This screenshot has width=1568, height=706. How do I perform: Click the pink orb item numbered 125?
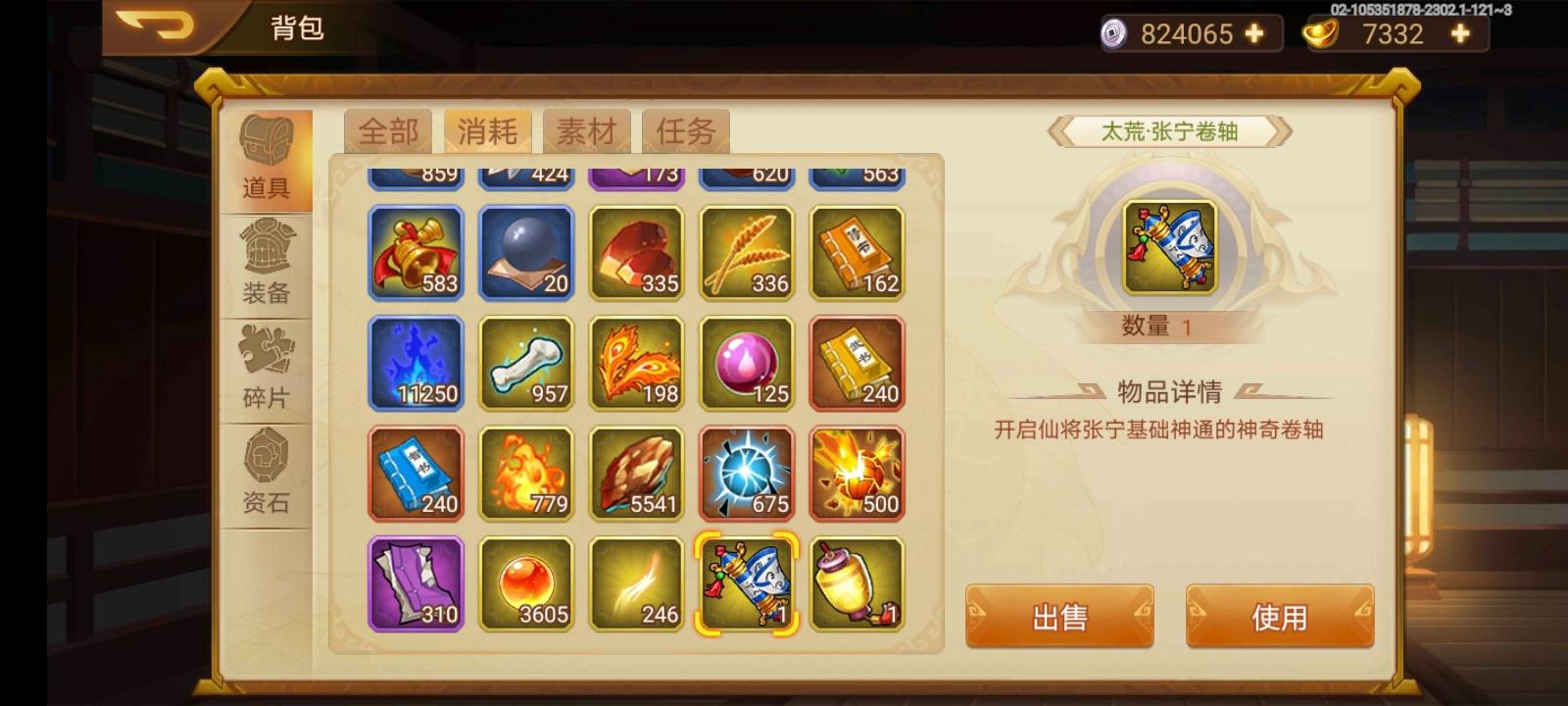(745, 363)
